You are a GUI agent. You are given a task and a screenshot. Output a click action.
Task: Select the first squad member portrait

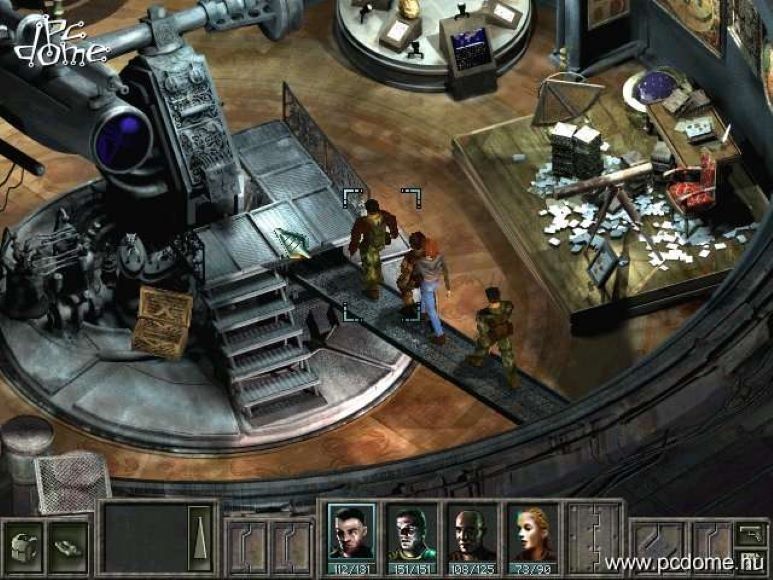(x=351, y=531)
